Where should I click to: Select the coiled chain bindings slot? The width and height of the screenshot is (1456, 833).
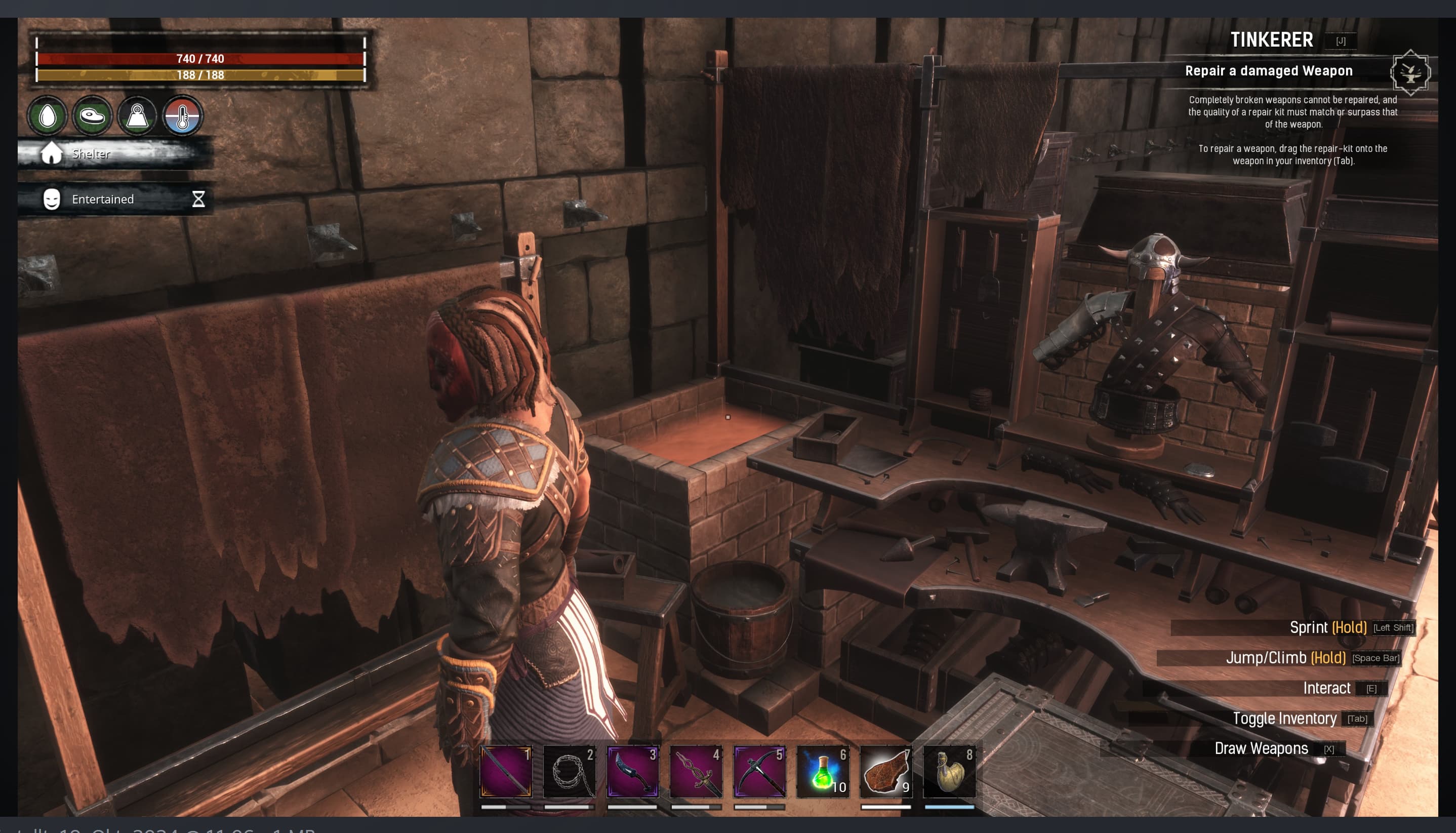pyautogui.click(x=569, y=771)
